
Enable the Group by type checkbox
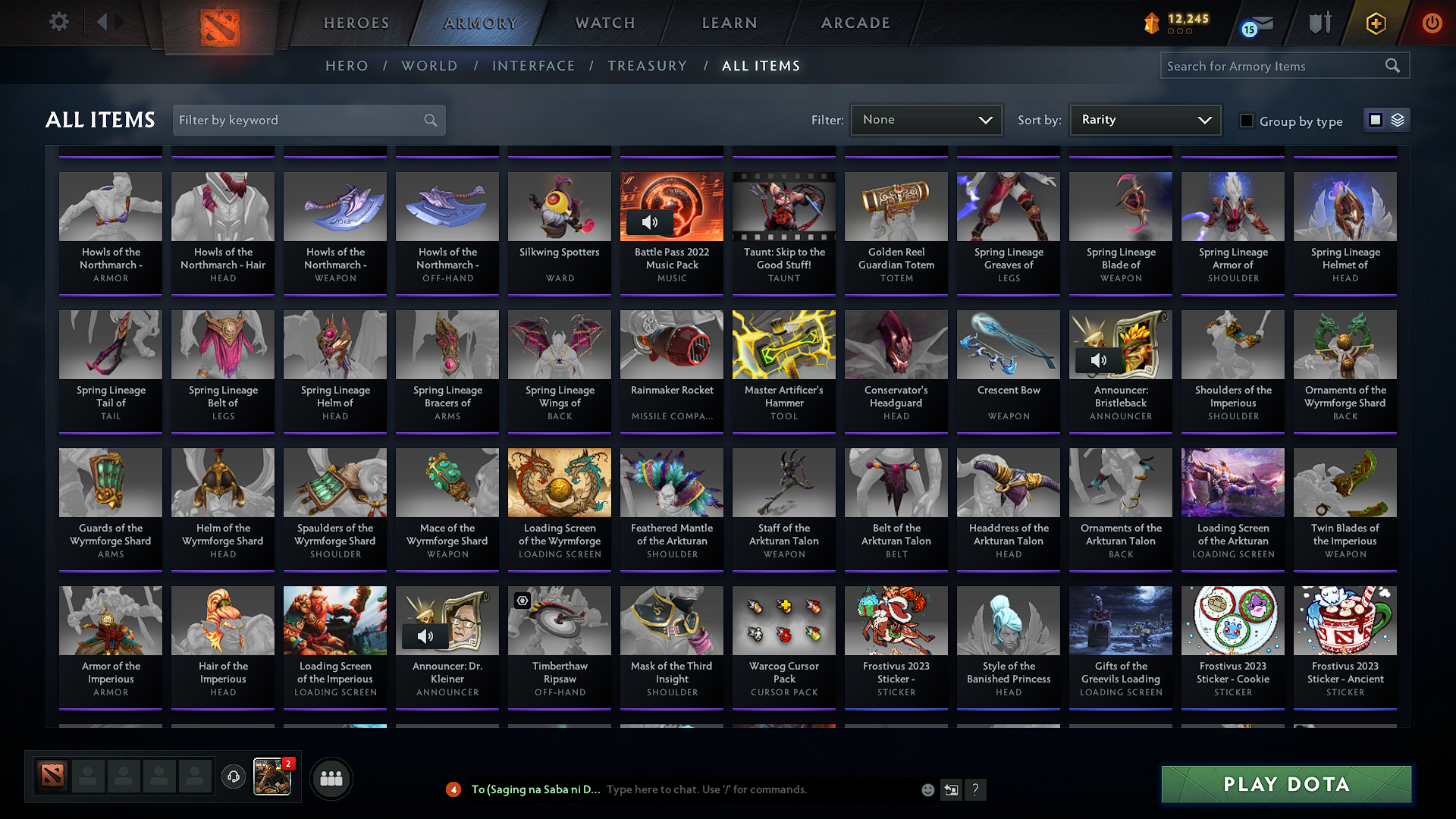coord(1246,121)
